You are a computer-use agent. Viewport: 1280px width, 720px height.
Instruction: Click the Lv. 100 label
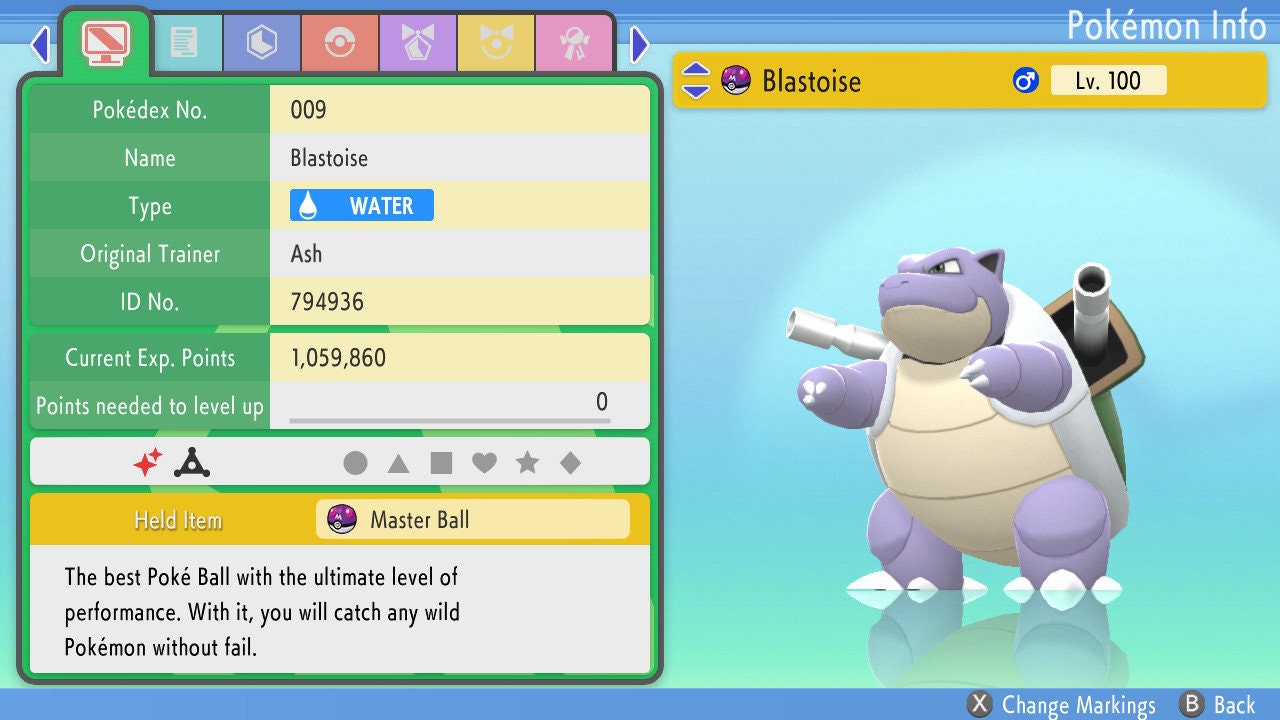click(x=1110, y=80)
